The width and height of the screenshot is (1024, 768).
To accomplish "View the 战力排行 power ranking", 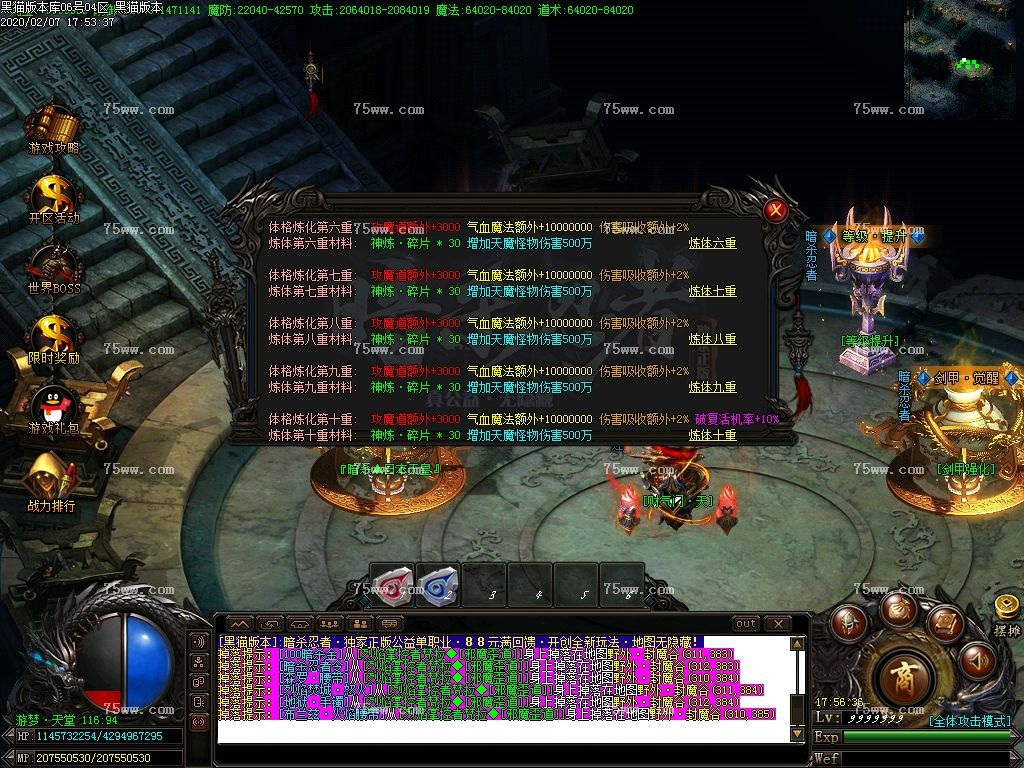I will (52, 478).
